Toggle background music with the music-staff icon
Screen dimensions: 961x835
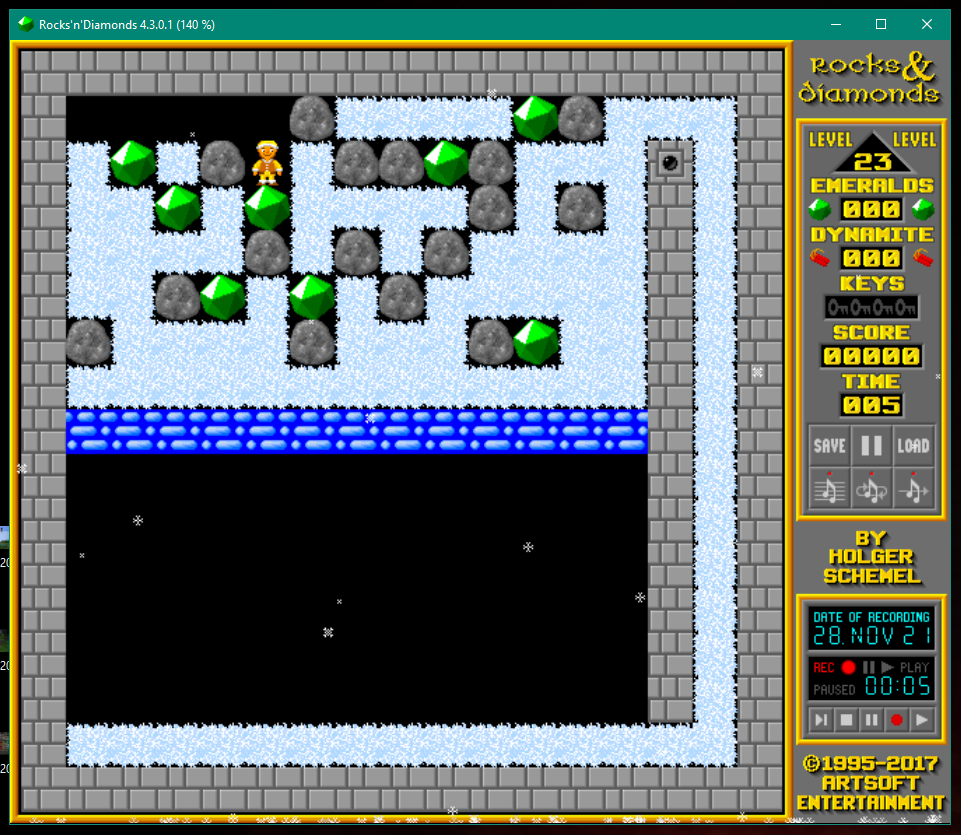(x=829, y=487)
